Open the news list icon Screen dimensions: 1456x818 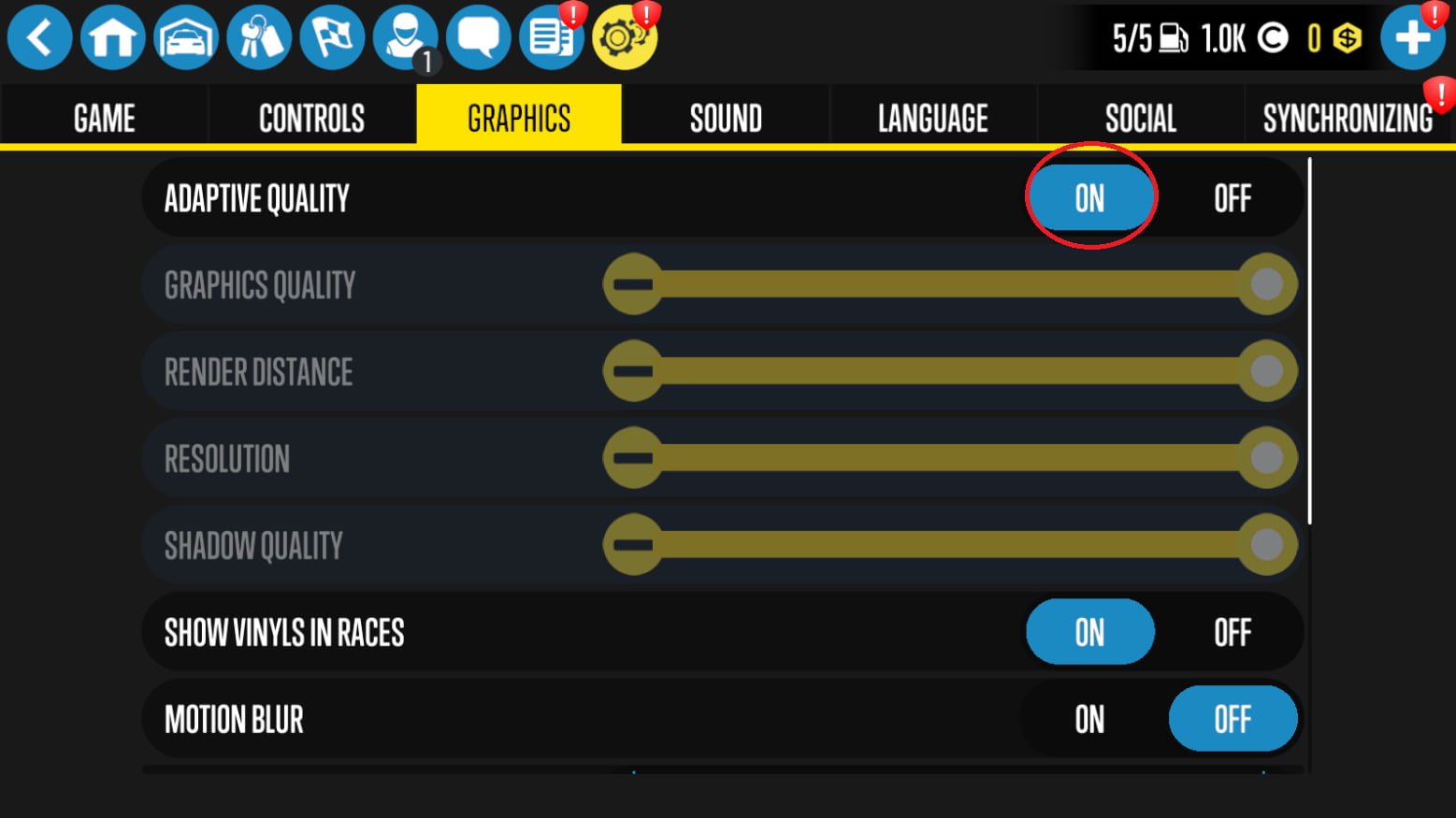[x=552, y=37]
